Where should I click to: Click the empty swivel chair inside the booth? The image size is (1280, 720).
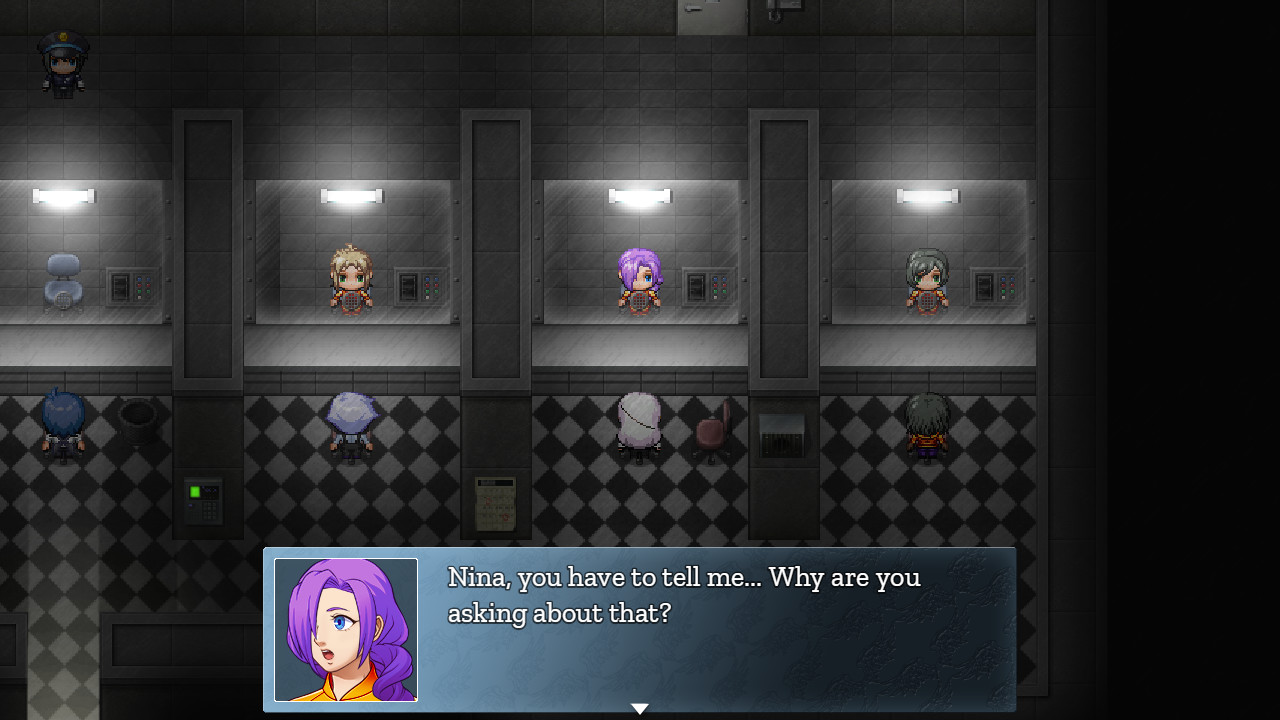62,283
